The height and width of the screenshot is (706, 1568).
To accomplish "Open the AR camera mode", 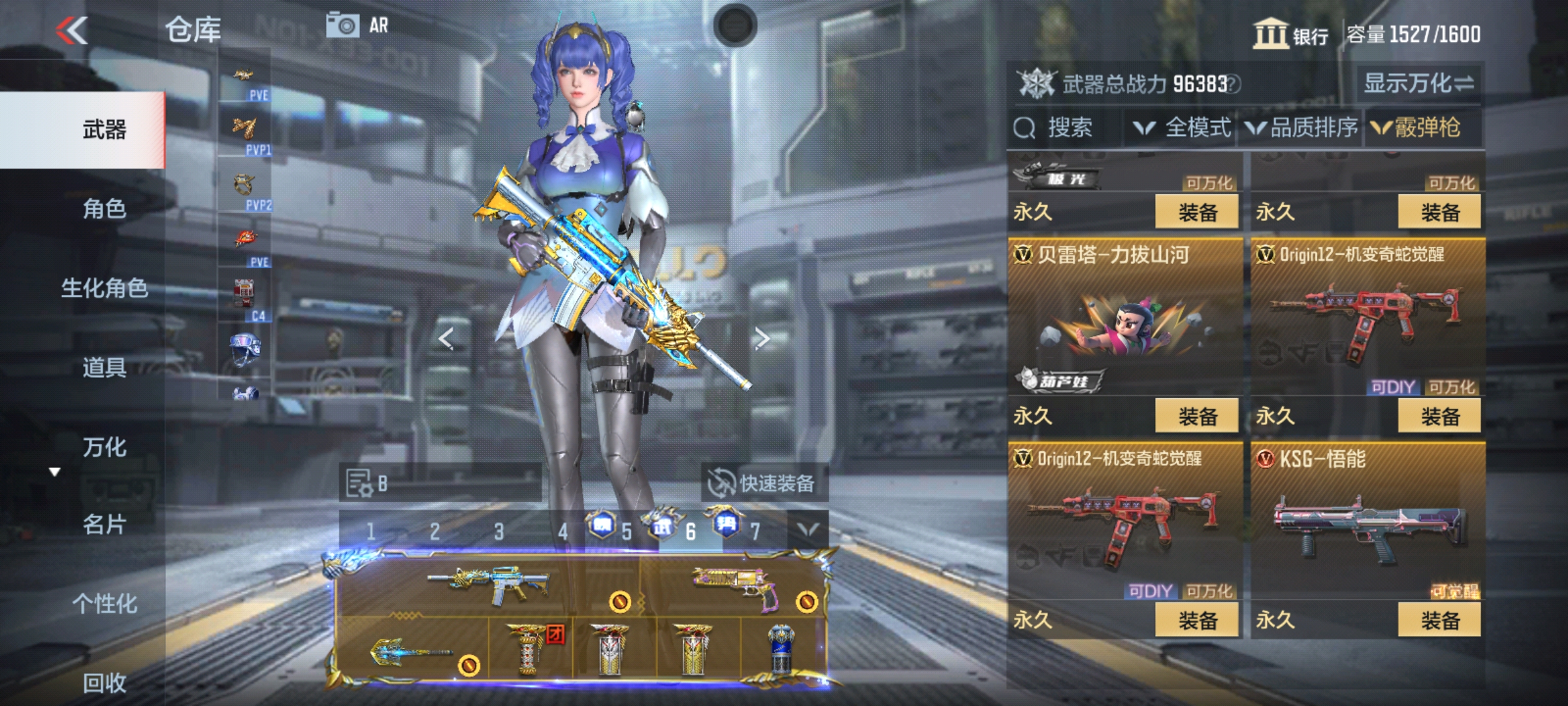I will [357, 26].
